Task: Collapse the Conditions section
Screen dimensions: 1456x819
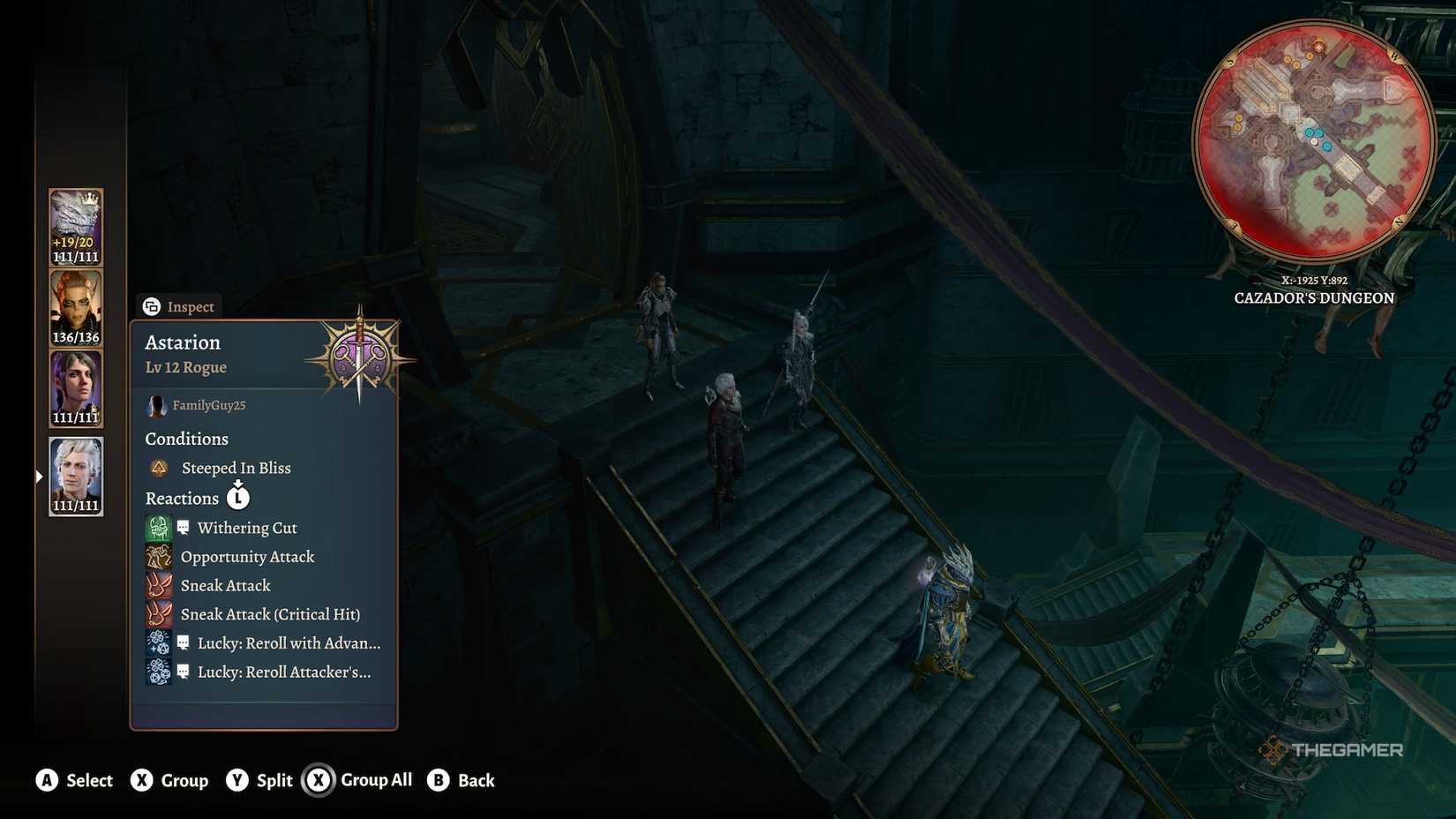Action: [x=186, y=439]
